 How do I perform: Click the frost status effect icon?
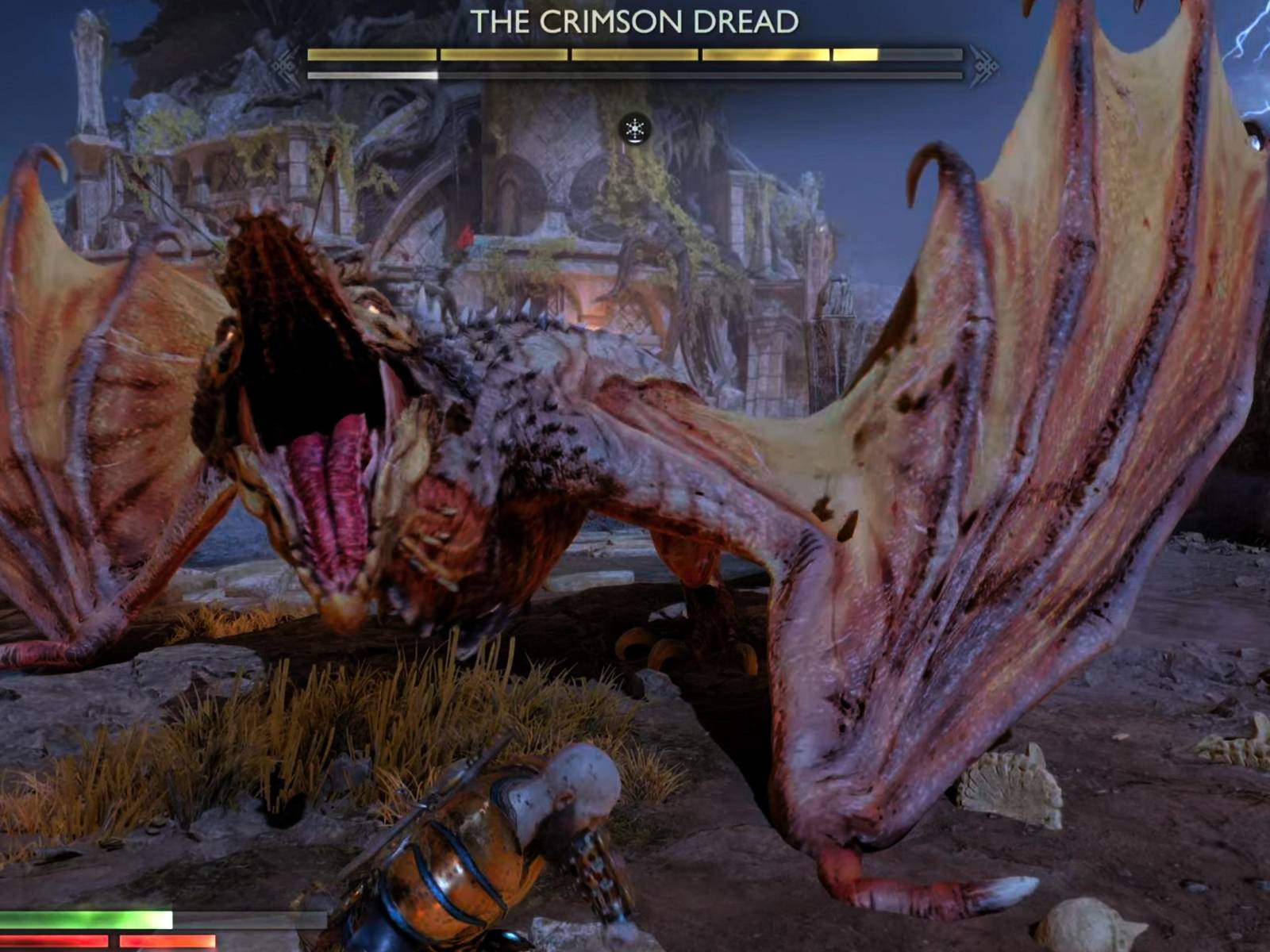[635, 129]
